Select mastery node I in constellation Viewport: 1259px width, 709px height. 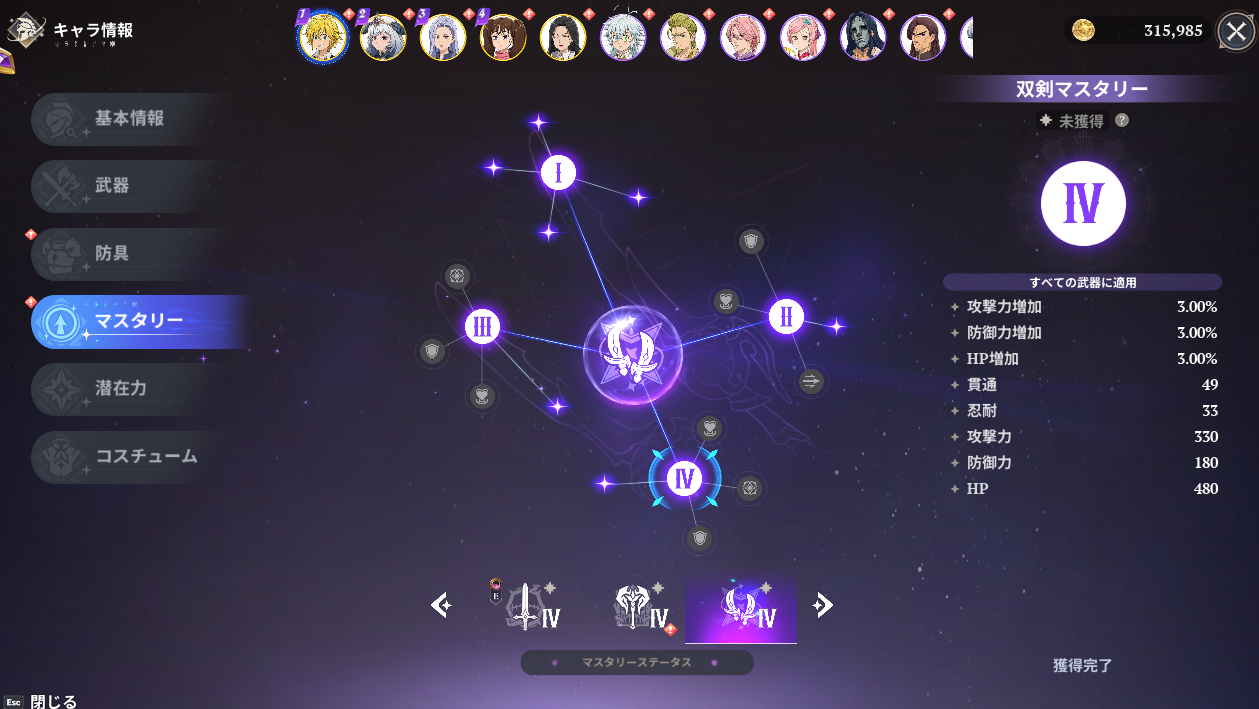click(558, 173)
